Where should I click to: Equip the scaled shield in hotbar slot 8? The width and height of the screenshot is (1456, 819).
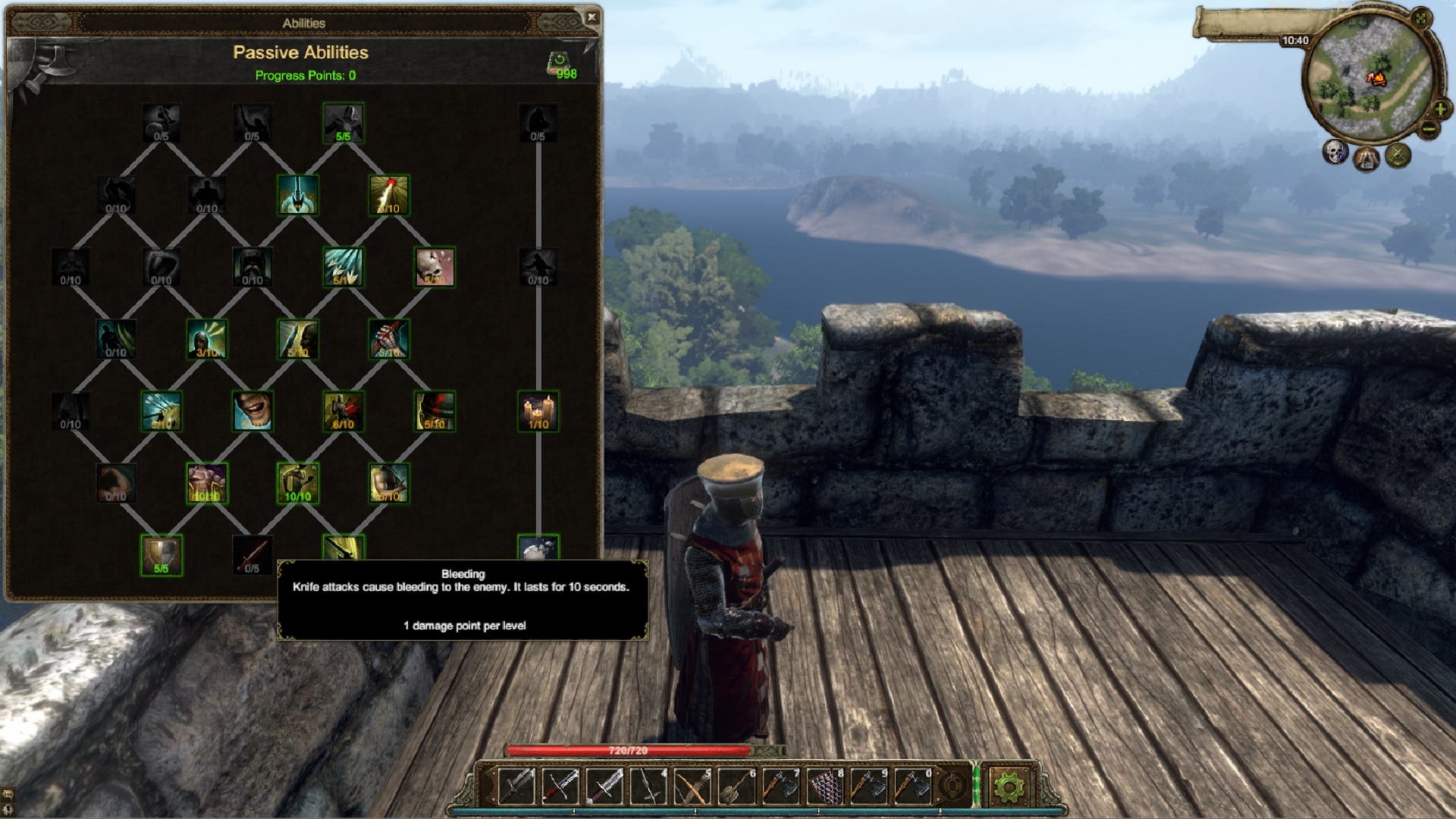(x=824, y=787)
